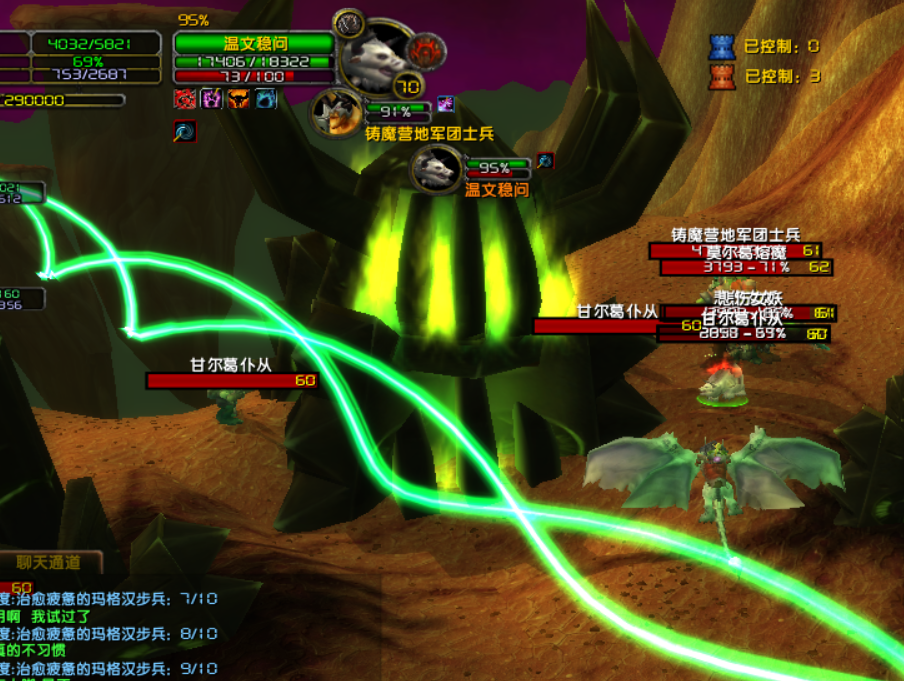Inspect the orange demon face debuff icon

pos(239,98)
